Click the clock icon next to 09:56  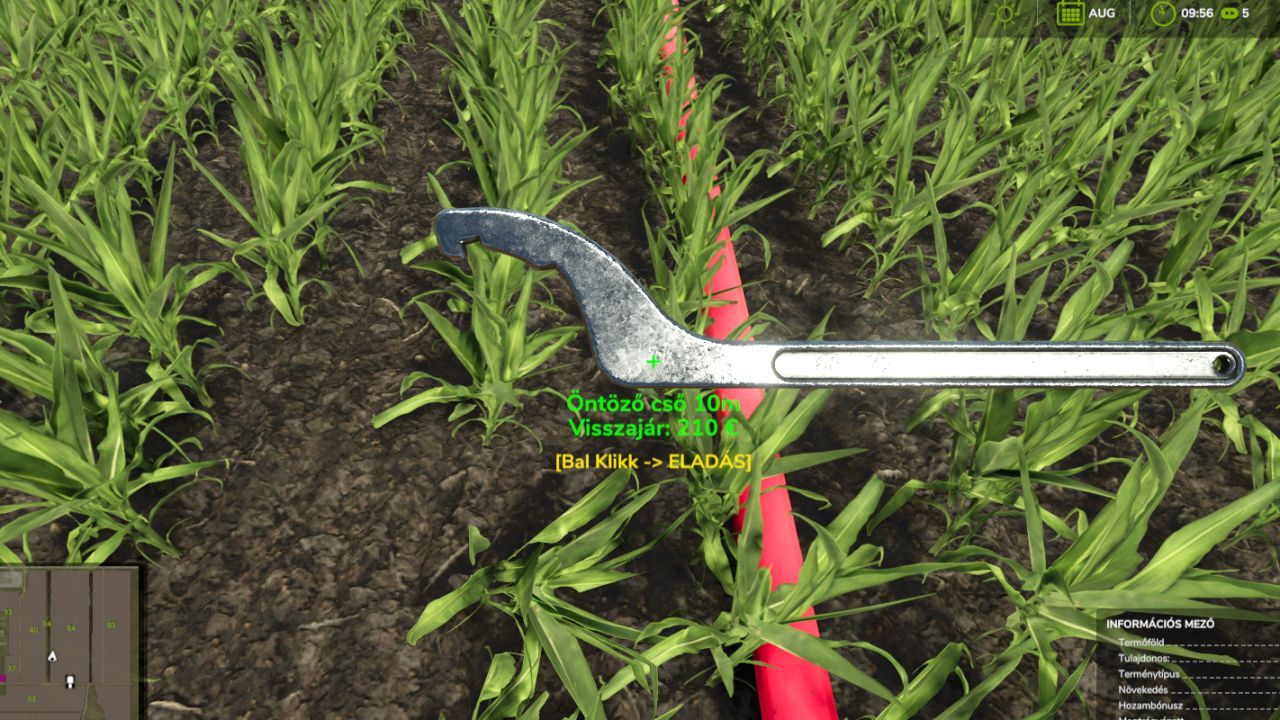click(1163, 13)
